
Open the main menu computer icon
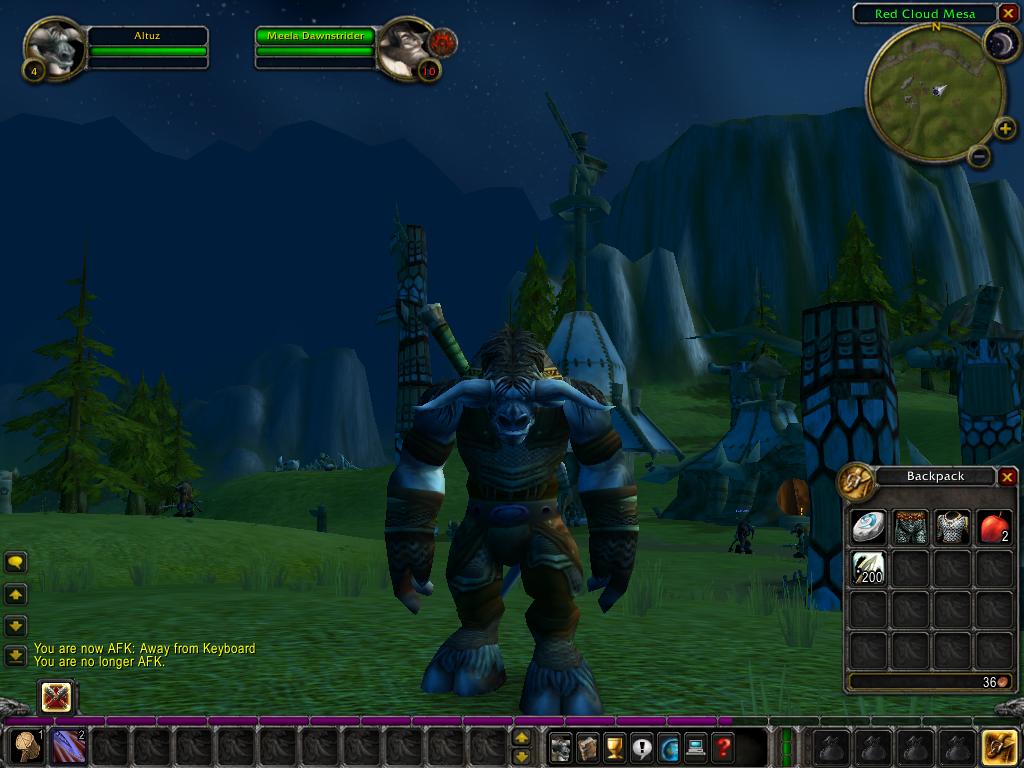[696, 746]
